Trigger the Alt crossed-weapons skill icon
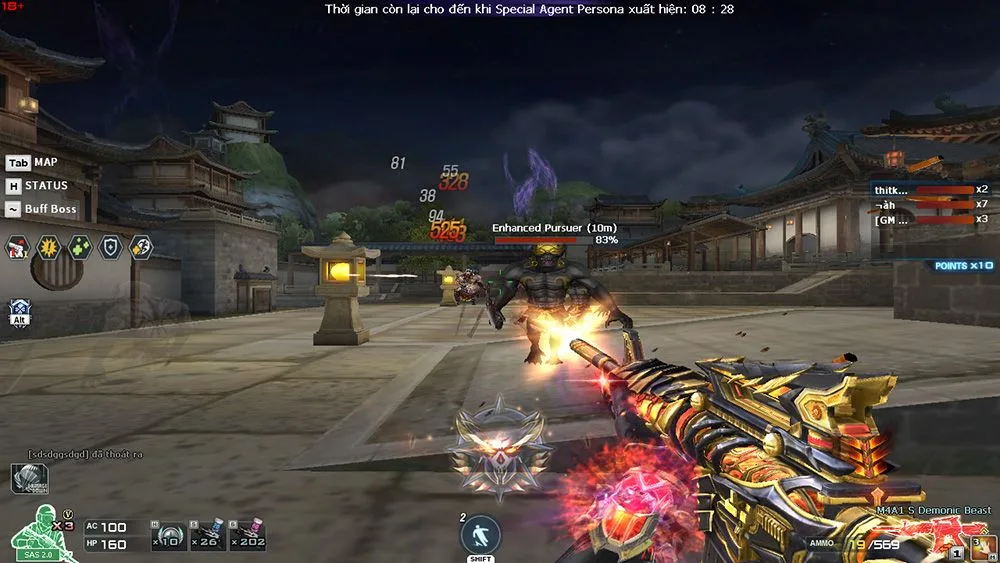Image resolution: width=1000 pixels, height=563 pixels. tap(20, 310)
